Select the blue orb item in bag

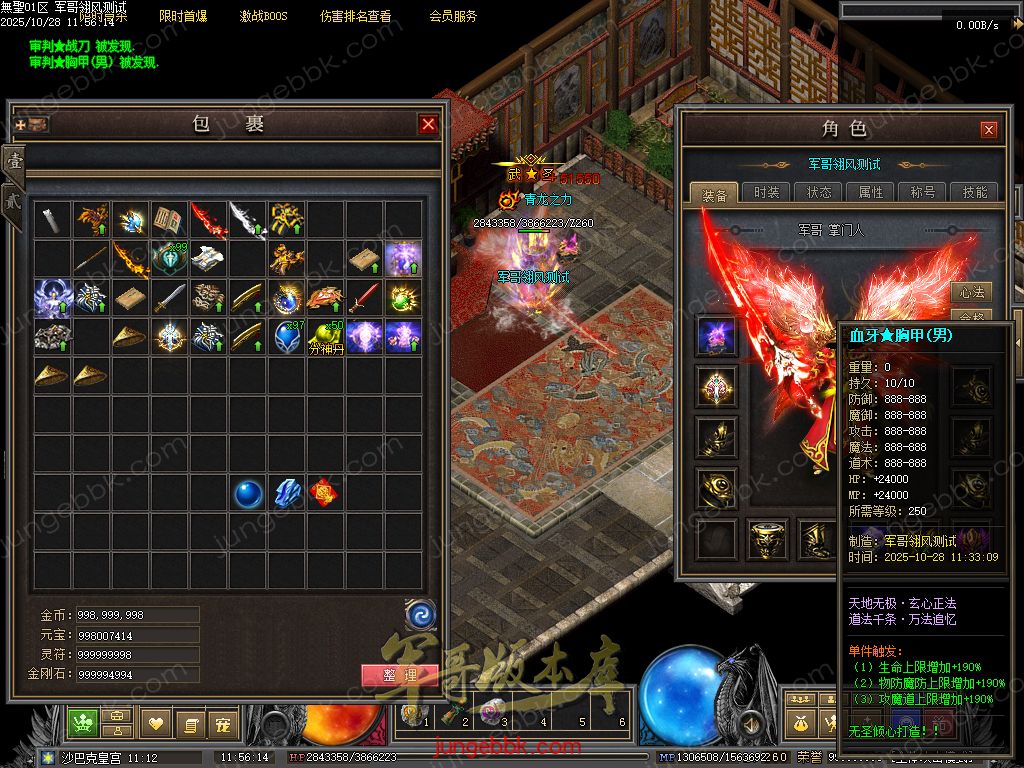pos(247,492)
